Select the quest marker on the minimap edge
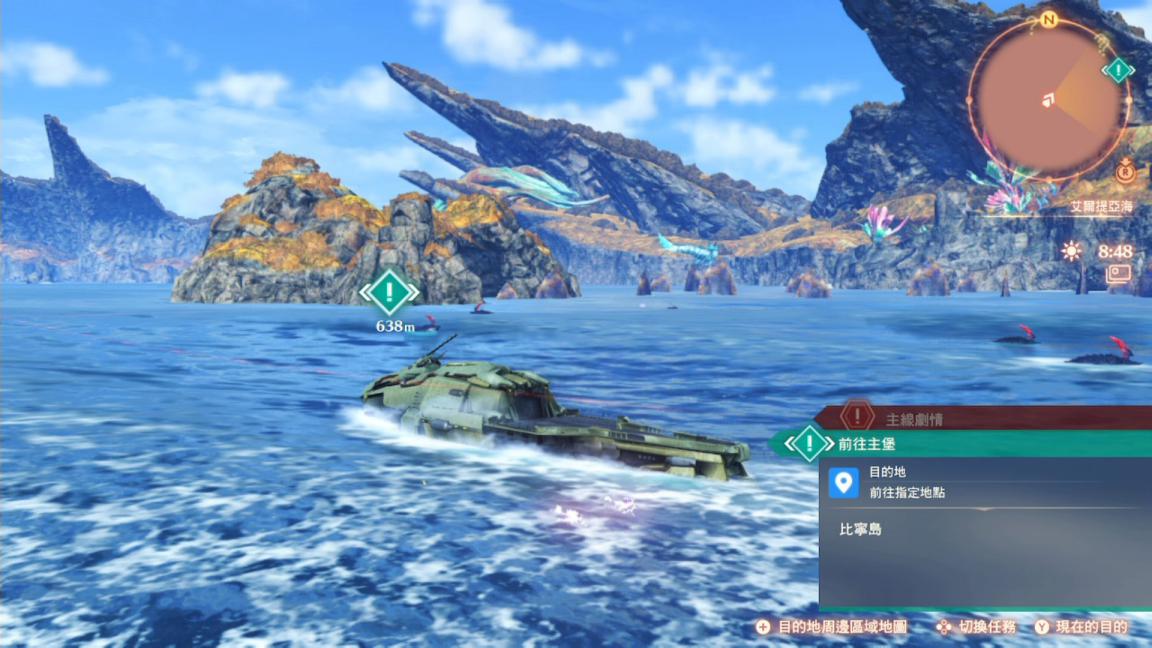1152x648 pixels. coord(1117,71)
